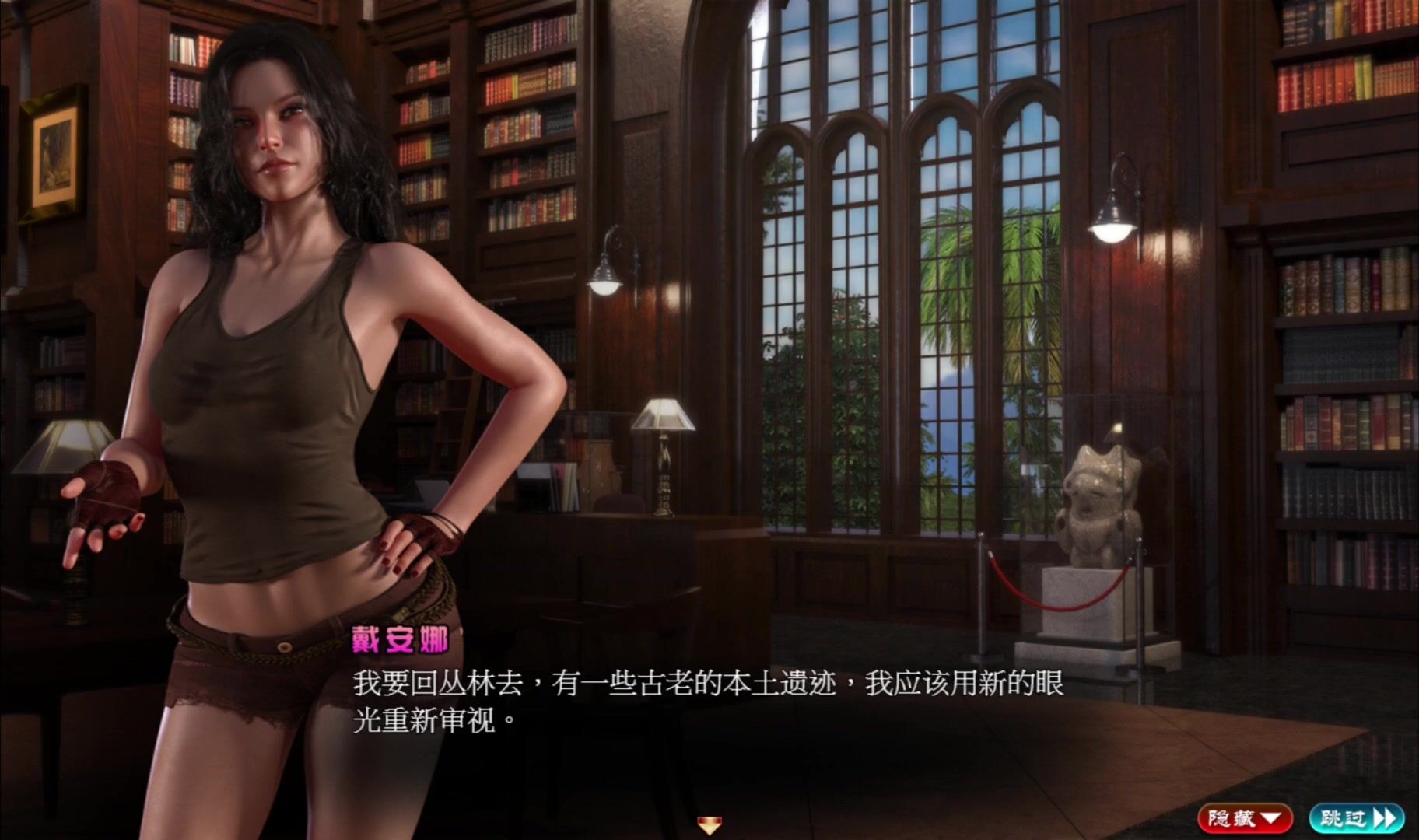Hide the dialogue box with 隐藏 button

coord(1244,818)
